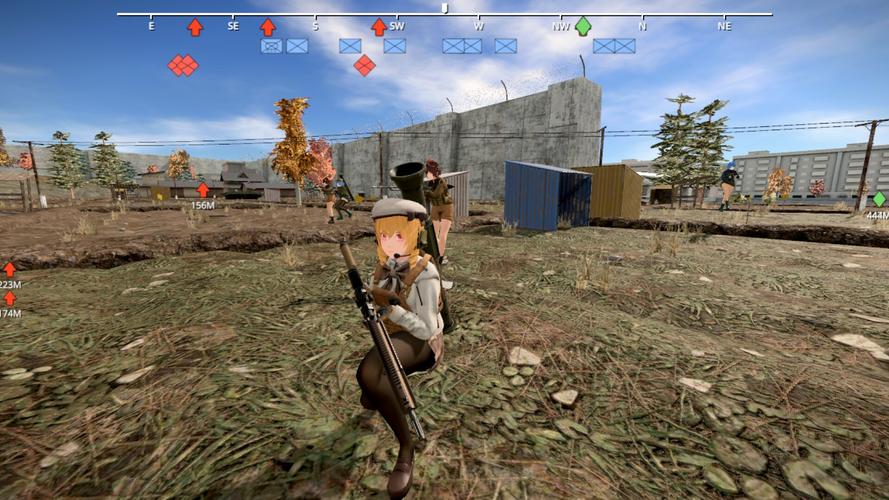This screenshot has width=889, height=500.
Task: Select the red arrow marker labeled 223M
Action: (x=9, y=269)
